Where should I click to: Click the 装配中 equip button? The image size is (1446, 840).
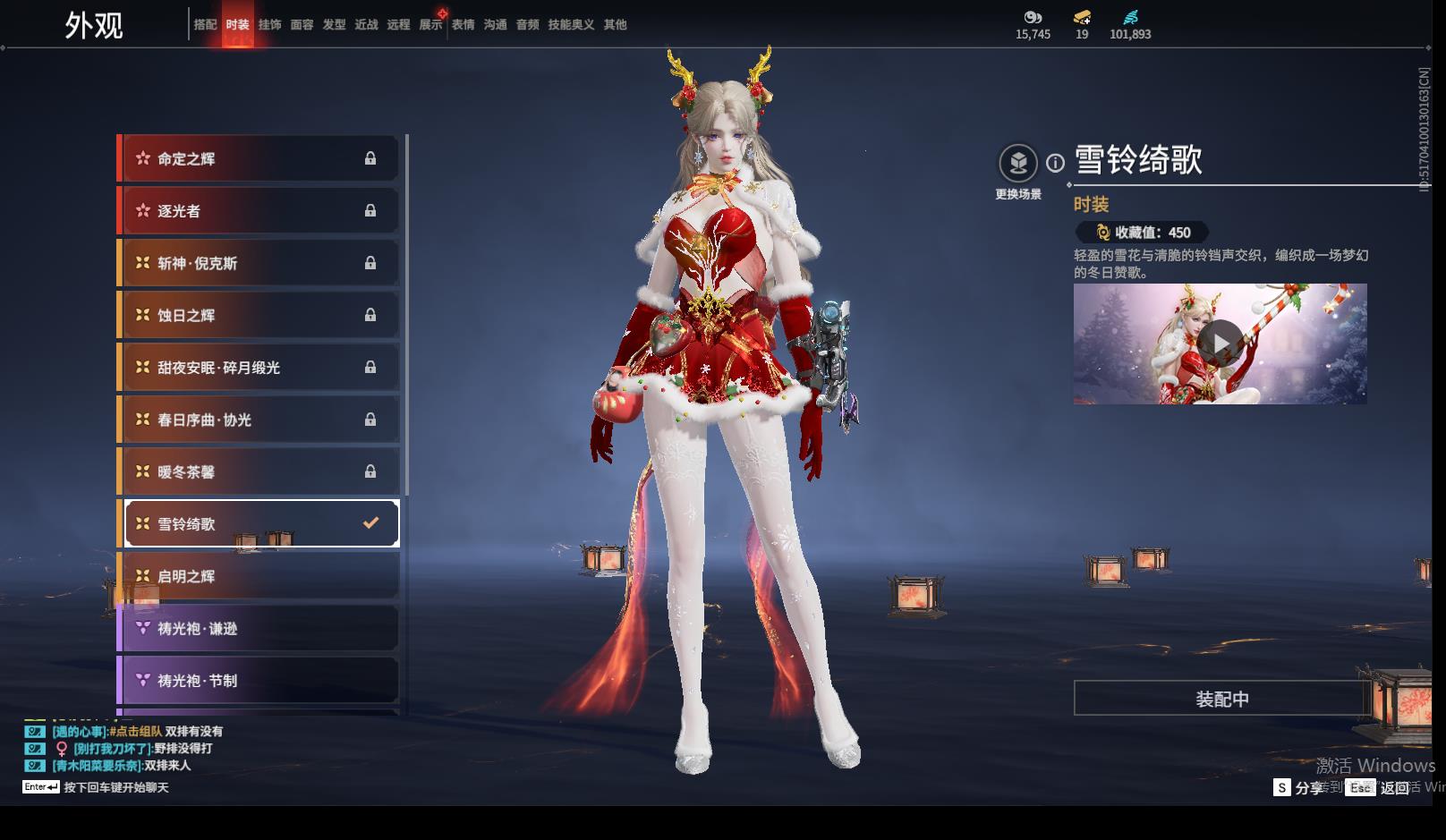pos(1221,699)
